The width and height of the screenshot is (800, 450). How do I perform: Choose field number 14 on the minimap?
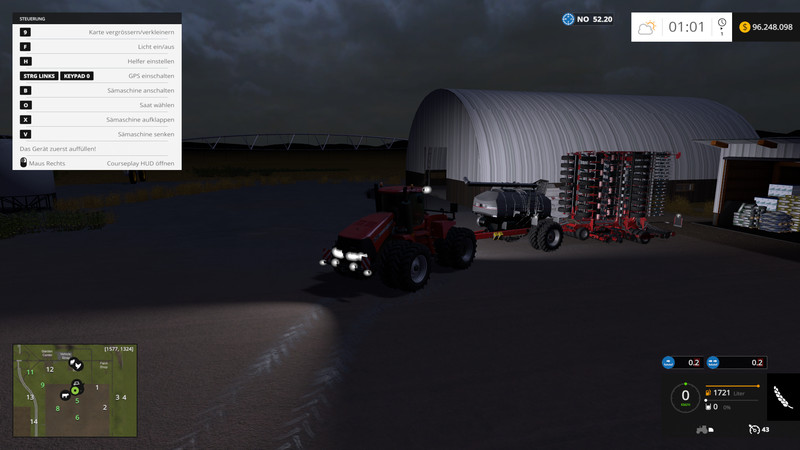pyautogui.click(x=33, y=421)
